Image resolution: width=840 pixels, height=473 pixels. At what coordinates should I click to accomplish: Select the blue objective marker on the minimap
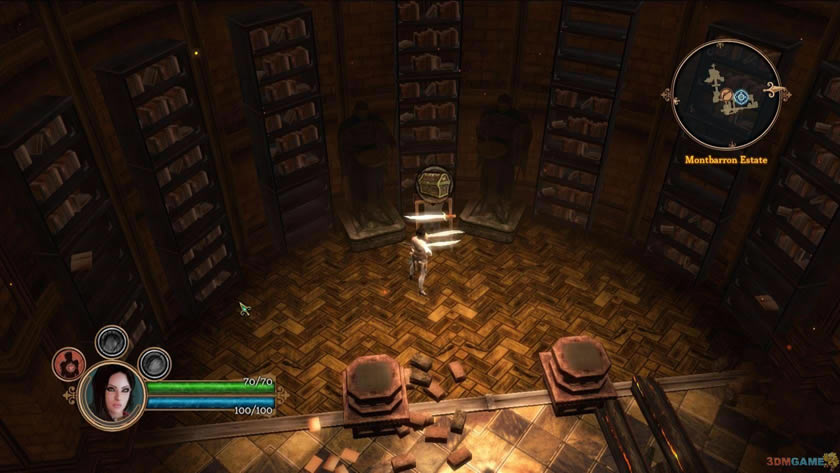coord(741,97)
